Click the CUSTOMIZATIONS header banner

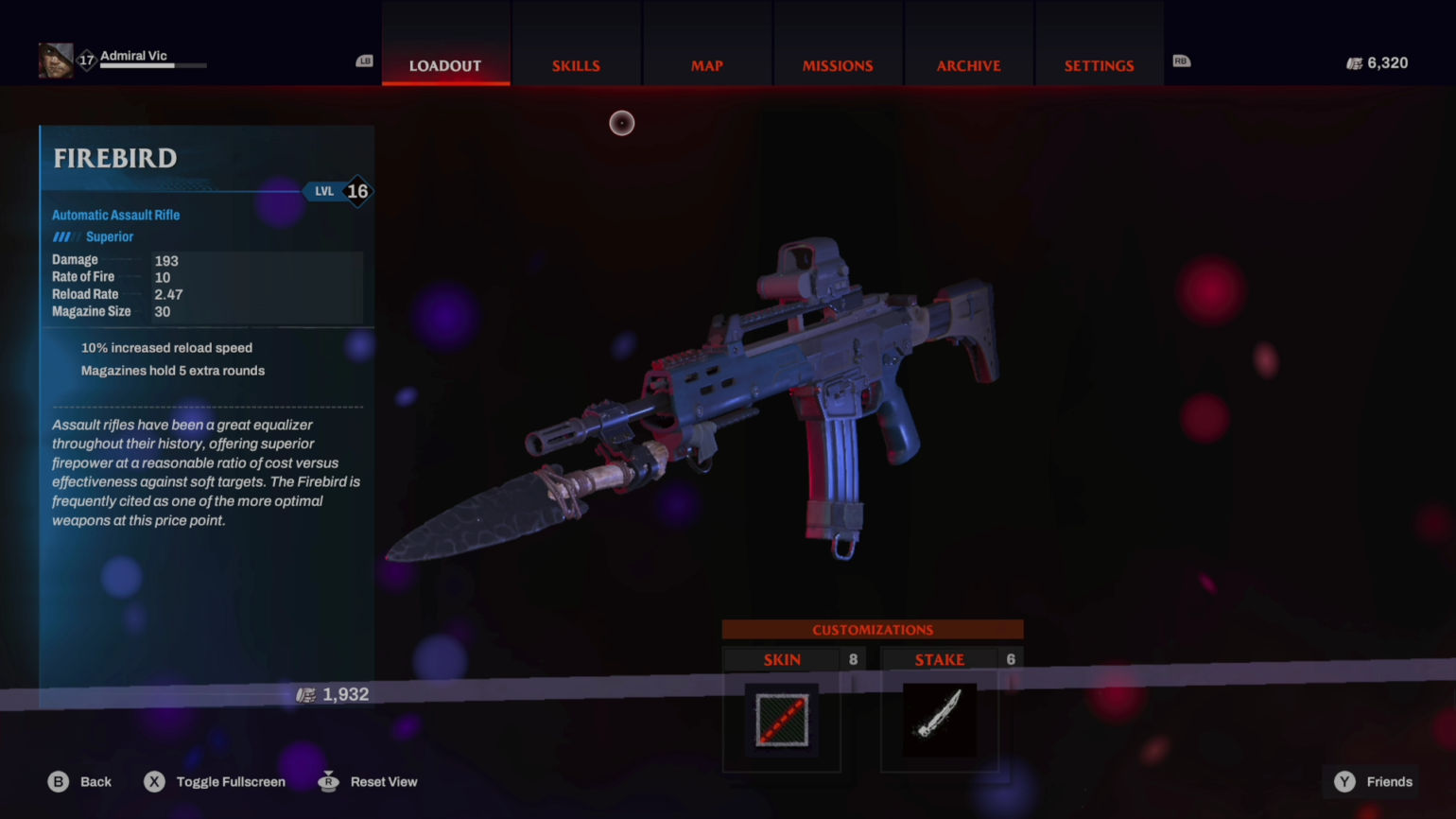point(872,629)
